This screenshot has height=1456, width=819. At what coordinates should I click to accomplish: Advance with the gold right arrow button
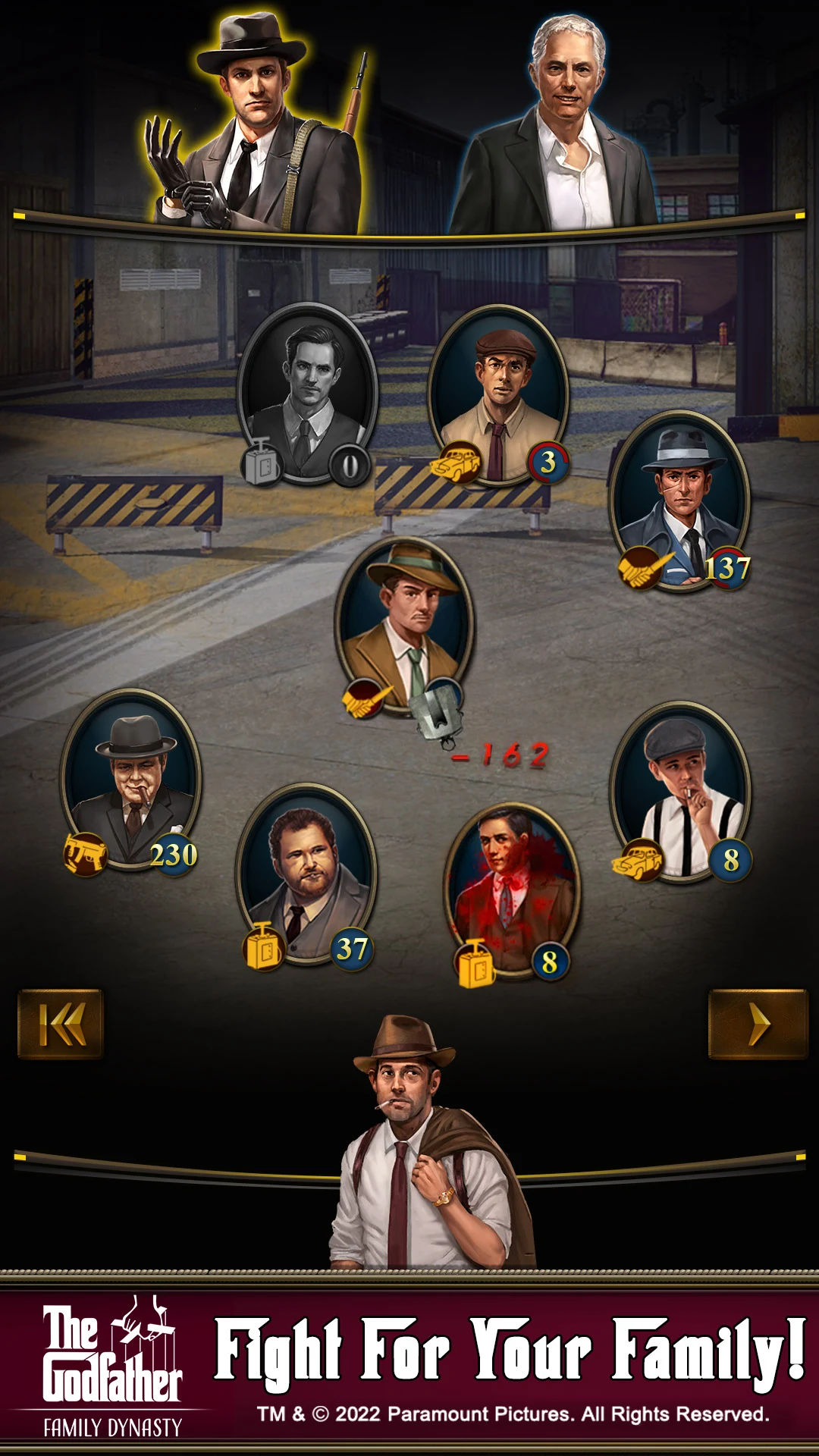[757, 1024]
